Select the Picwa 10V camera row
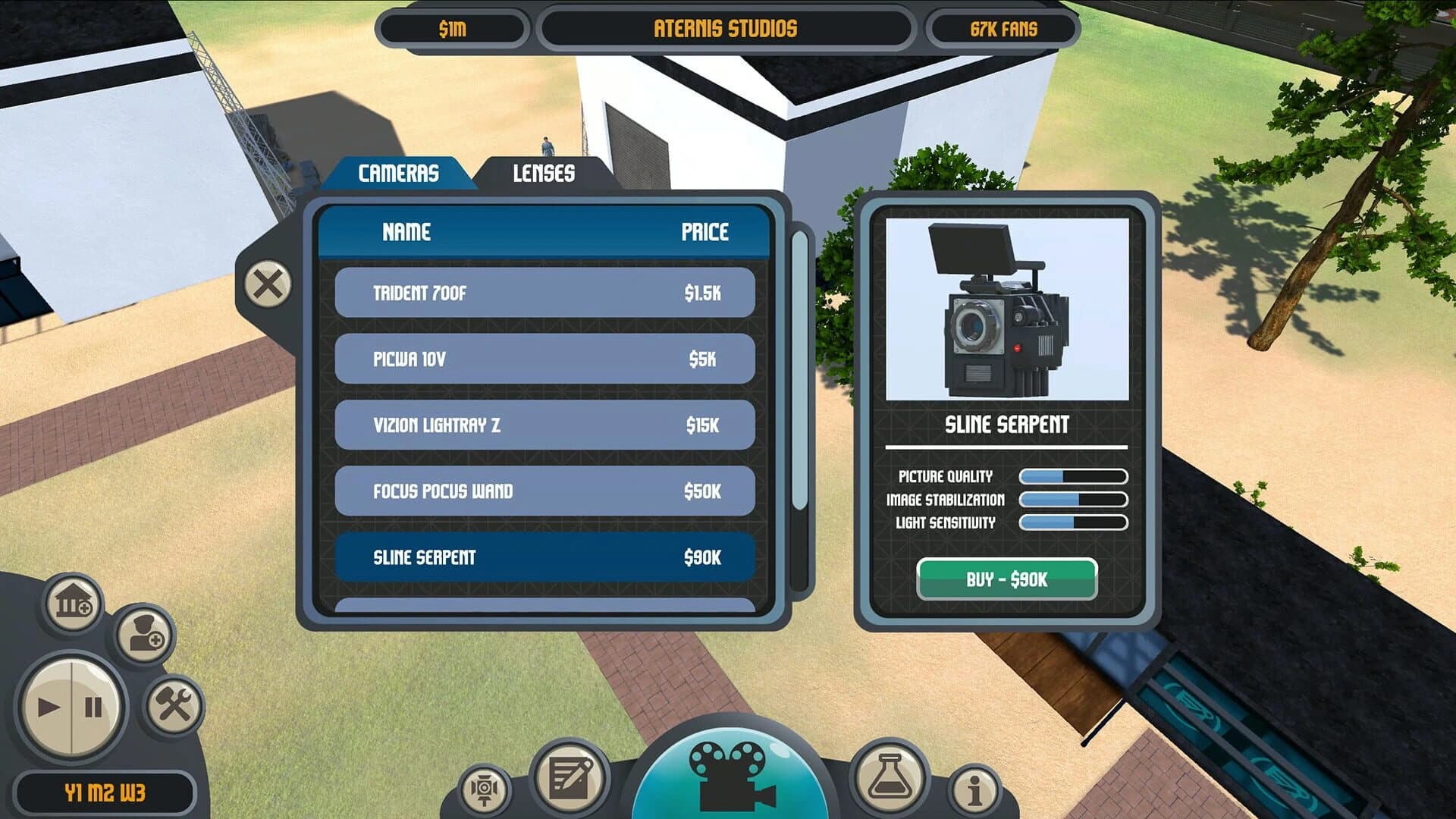Image resolution: width=1456 pixels, height=819 pixels. pyautogui.click(x=544, y=358)
